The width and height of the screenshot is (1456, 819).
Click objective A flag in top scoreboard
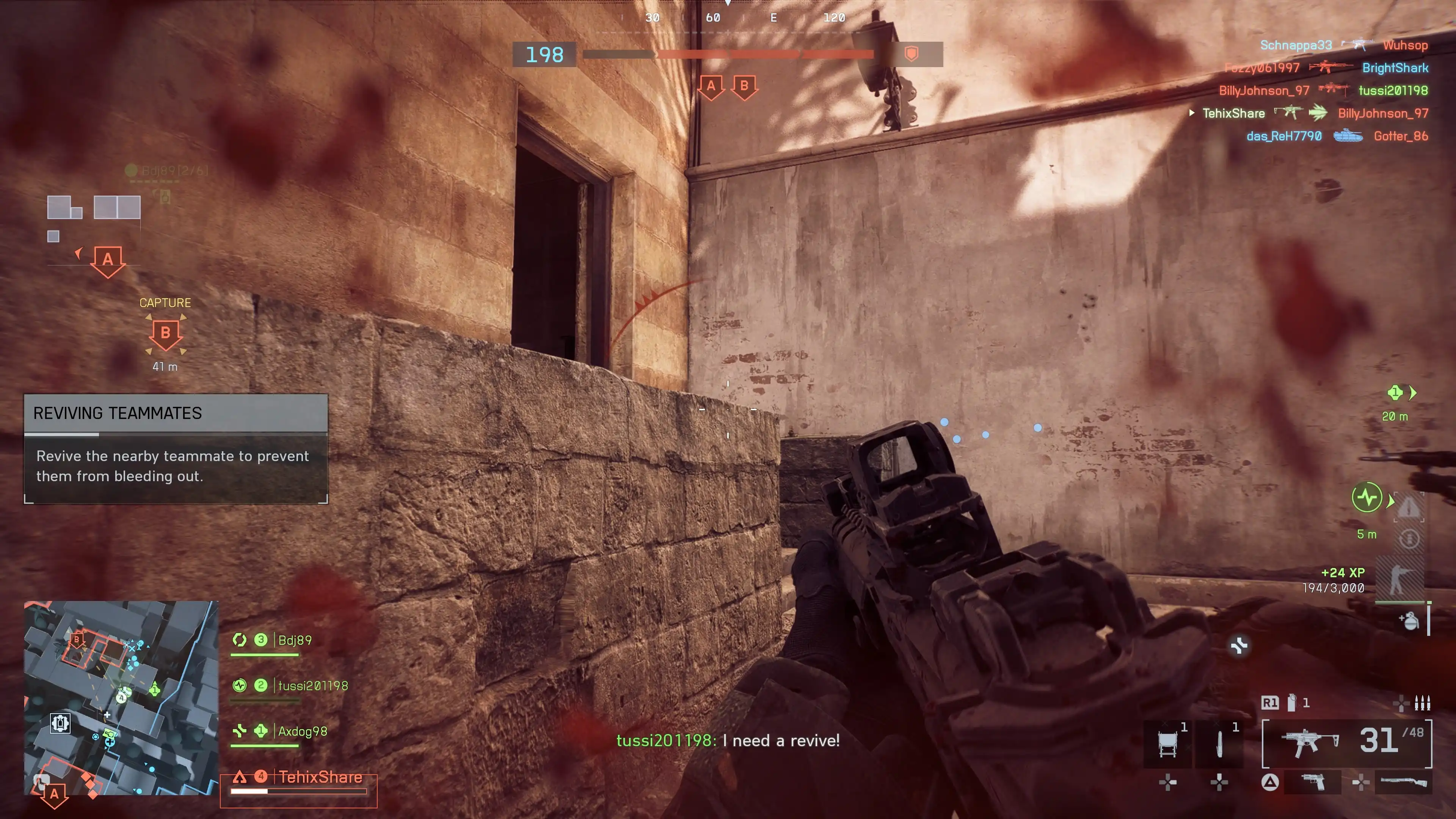click(711, 86)
